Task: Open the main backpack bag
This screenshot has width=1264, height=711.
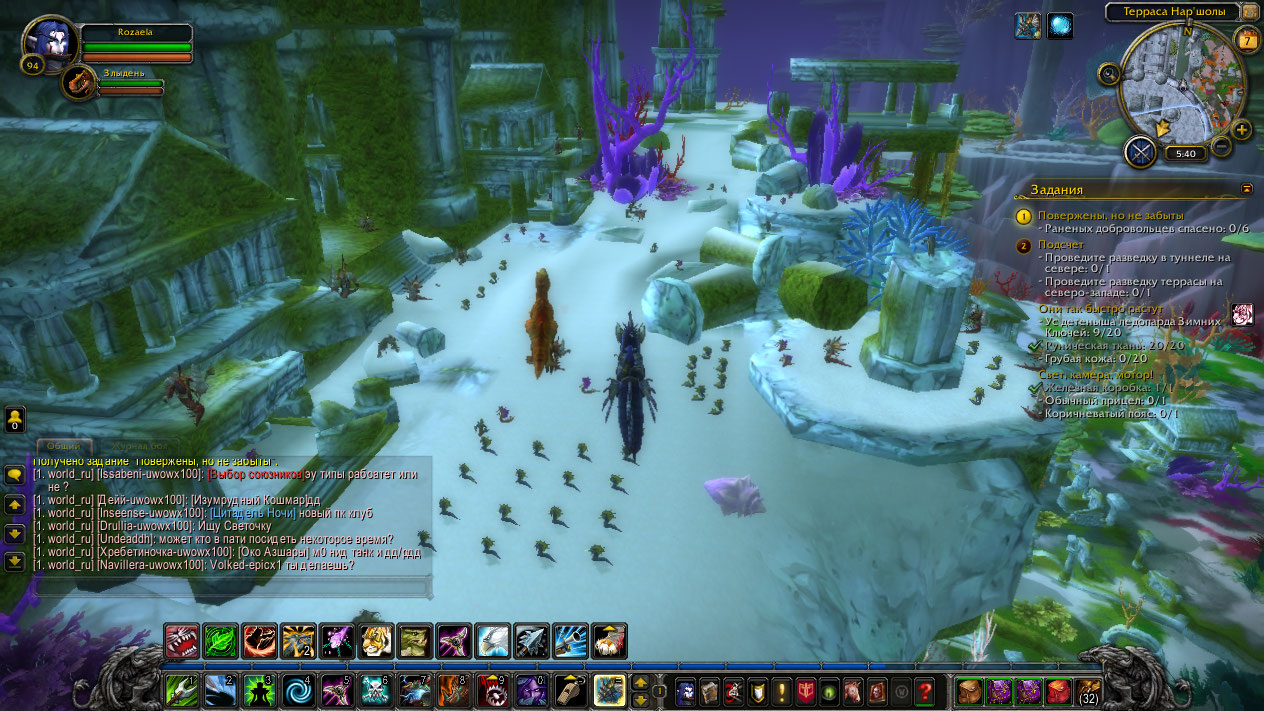Action: 1087,691
